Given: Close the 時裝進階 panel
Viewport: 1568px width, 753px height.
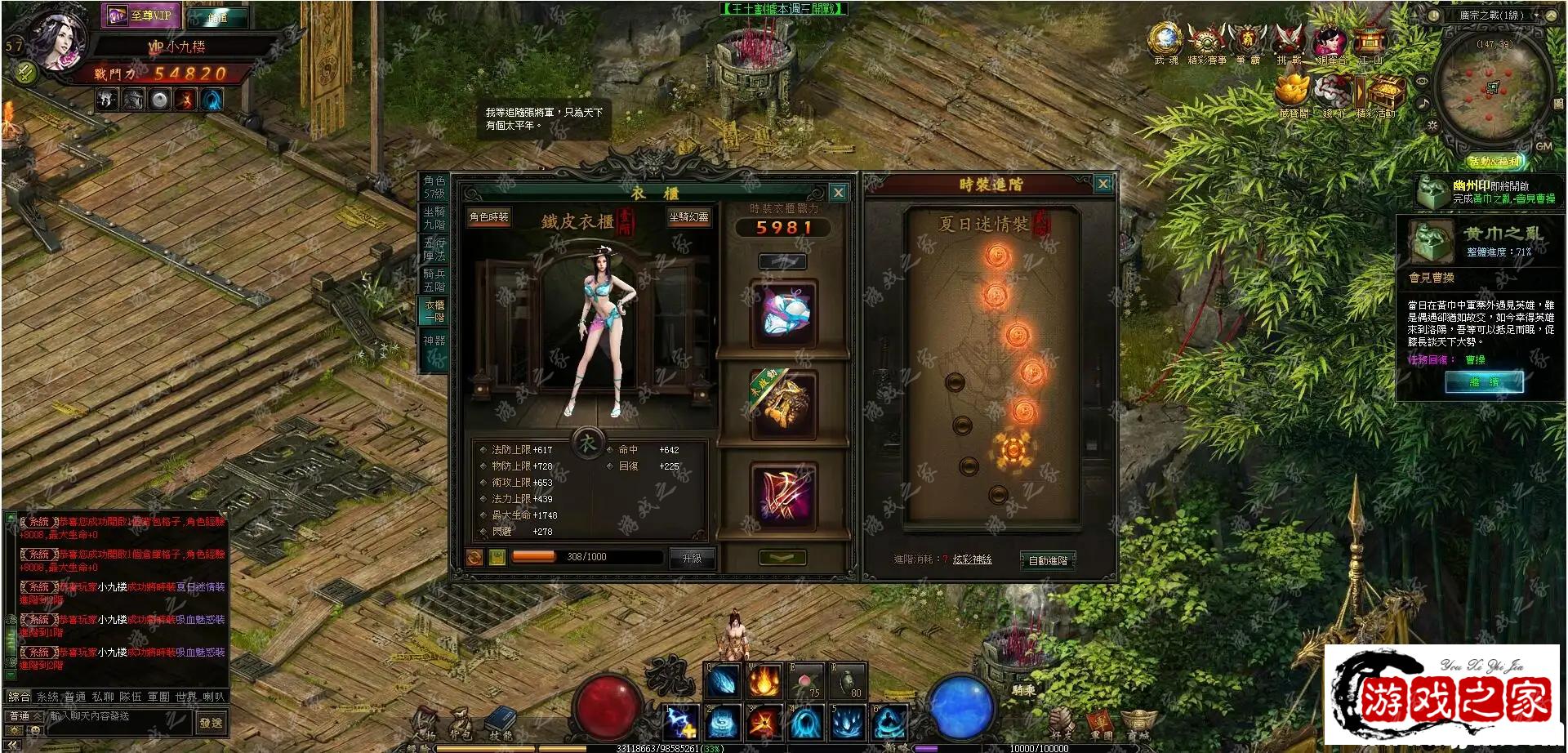Looking at the screenshot, I should 1102,184.
